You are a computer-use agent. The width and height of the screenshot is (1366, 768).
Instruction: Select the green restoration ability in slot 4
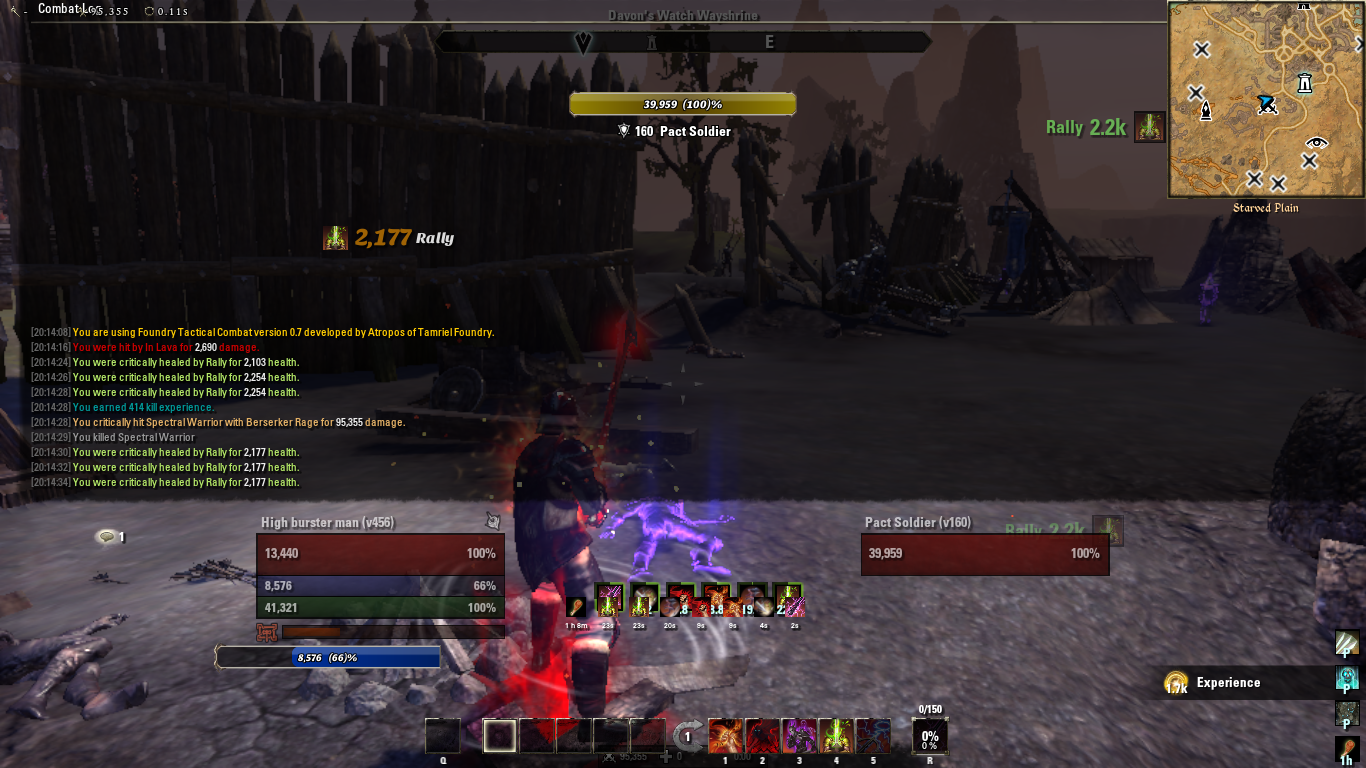point(836,735)
